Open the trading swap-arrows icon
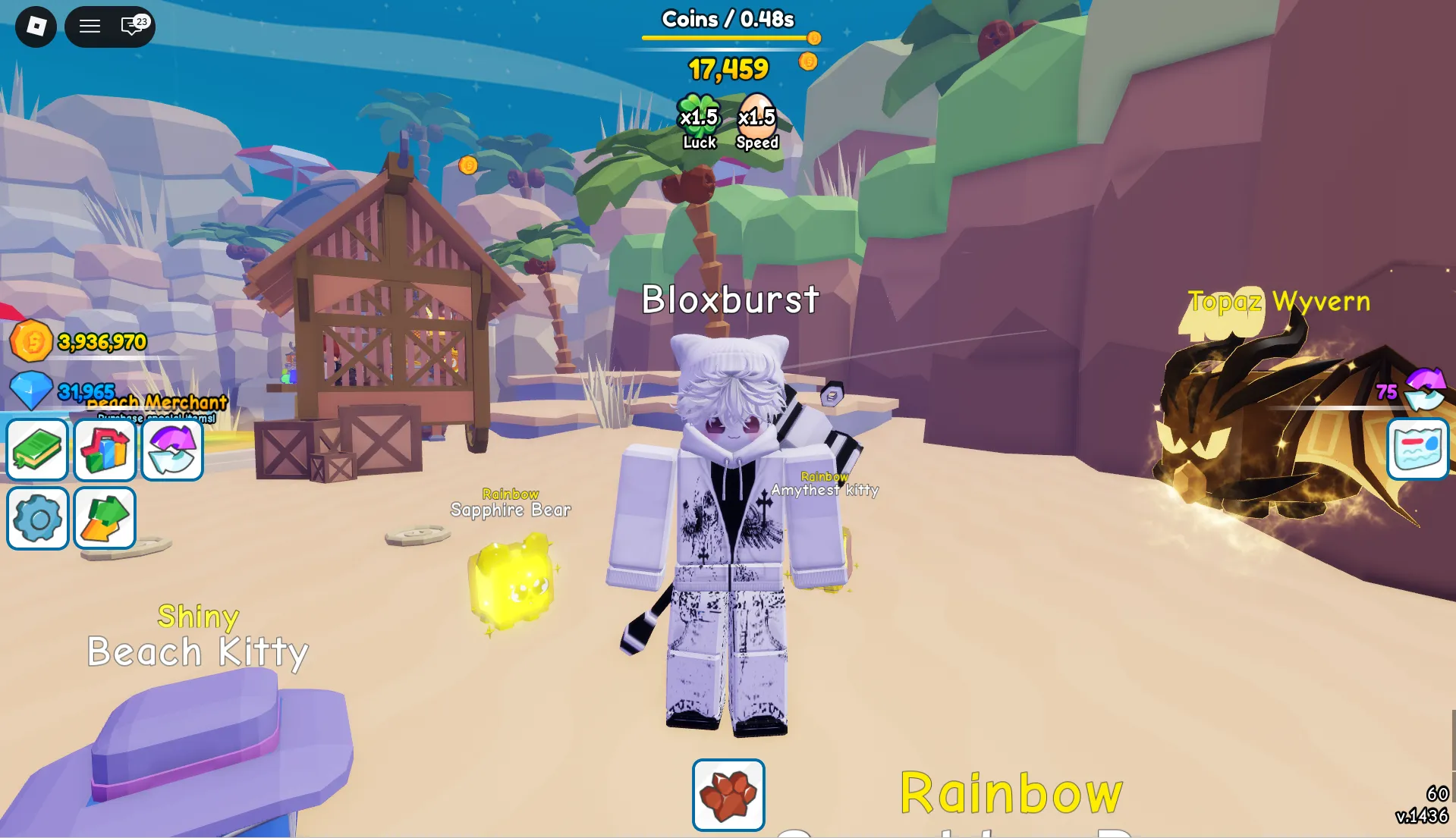Image resolution: width=1456 pixels, height=838 pixels. [x=171, y=449]
